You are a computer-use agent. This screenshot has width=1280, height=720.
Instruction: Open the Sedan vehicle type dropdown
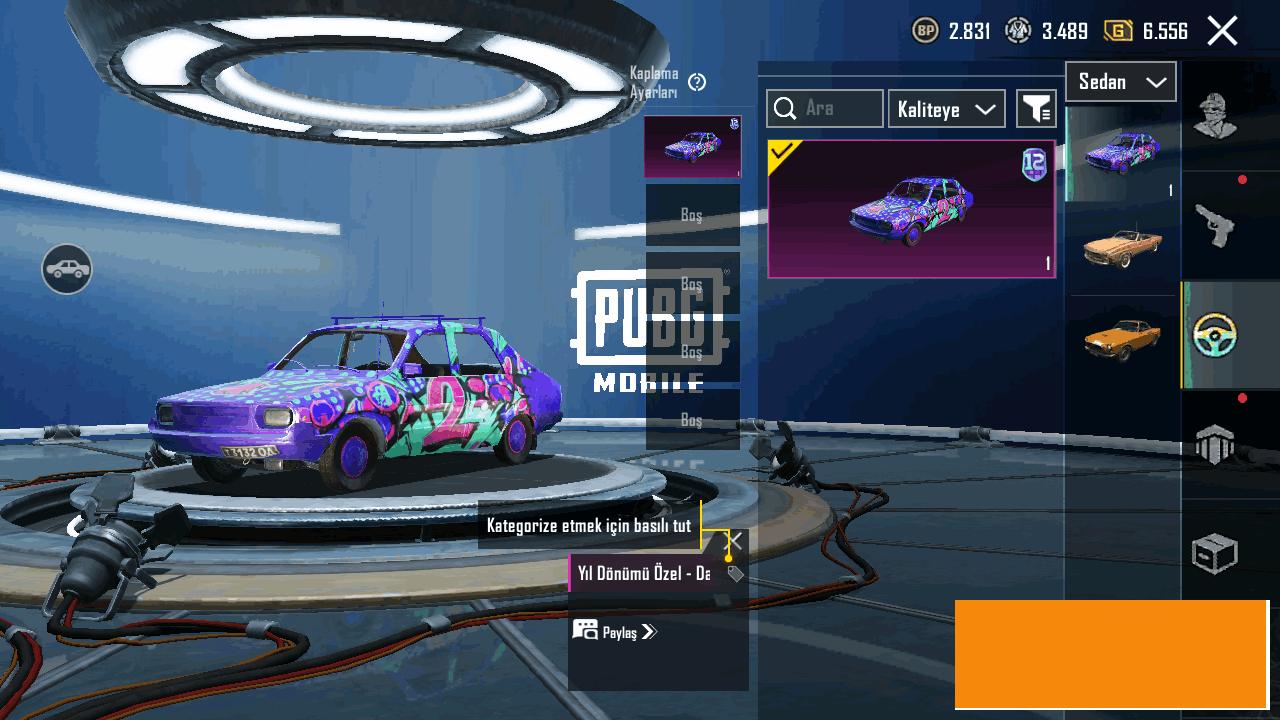coord(1121,82)
